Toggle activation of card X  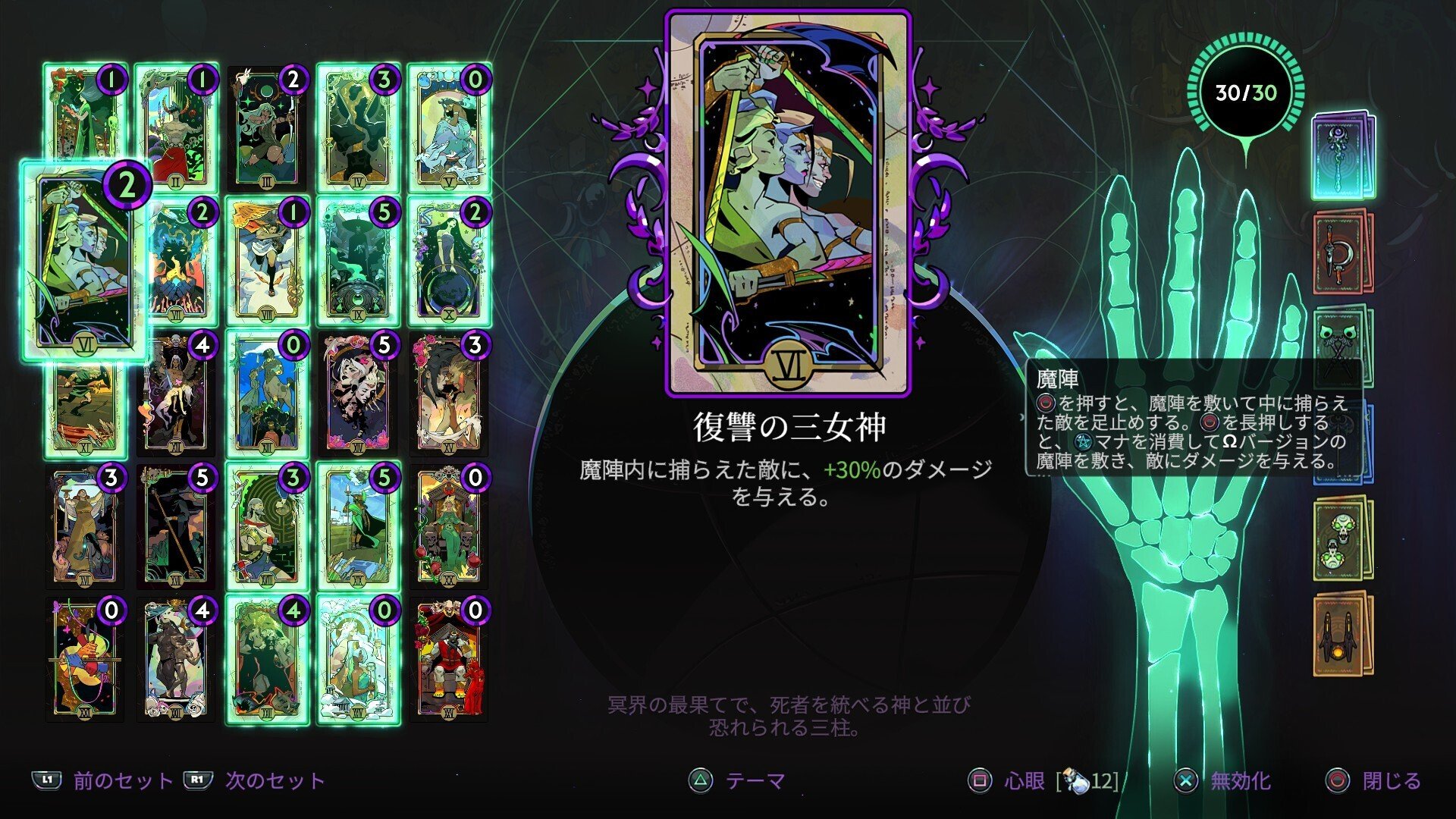tap(447, 265)
